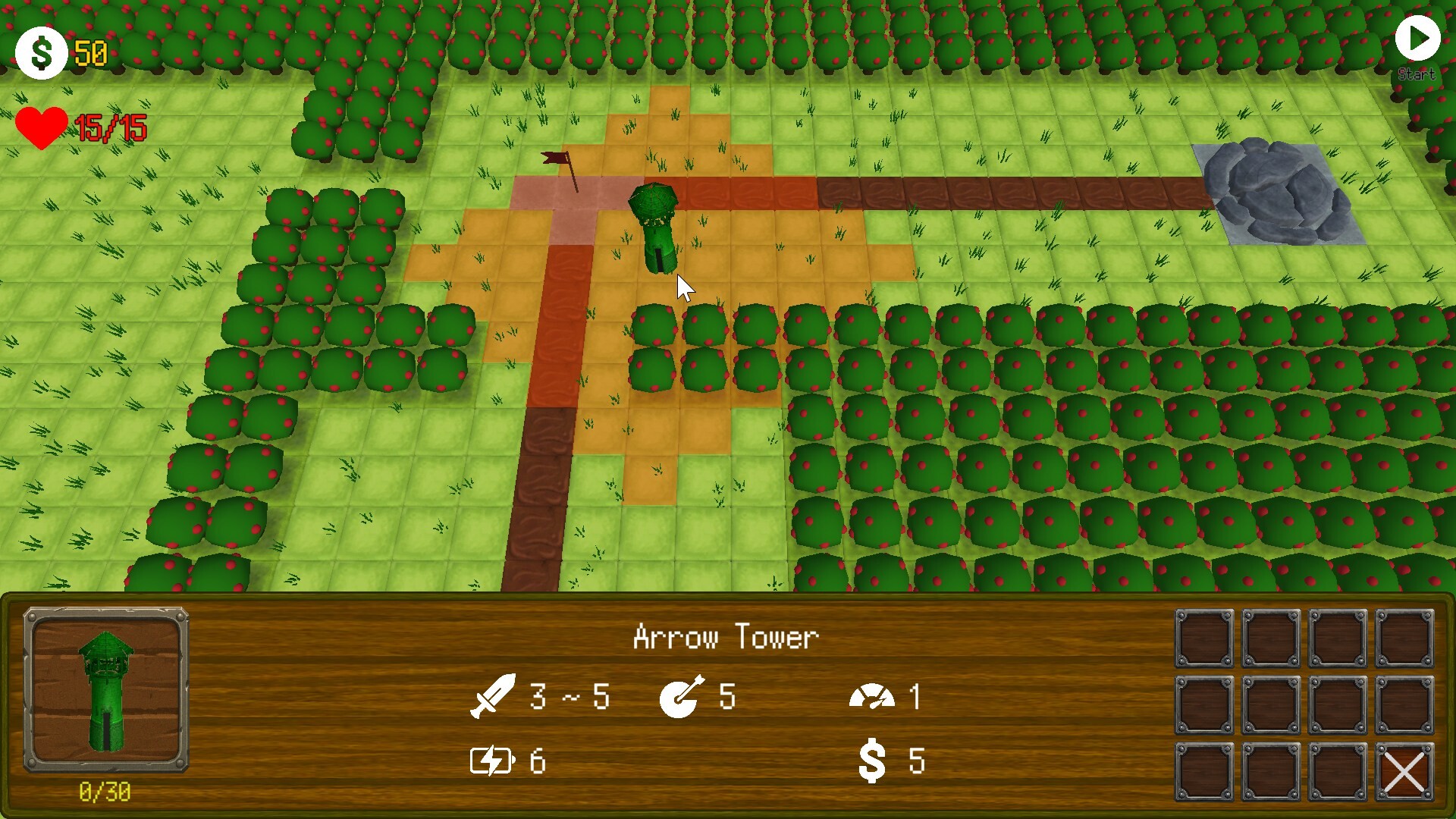The image size is (1456, 819).
Task: Select the green tower on the path
Action: click(656, 224)
